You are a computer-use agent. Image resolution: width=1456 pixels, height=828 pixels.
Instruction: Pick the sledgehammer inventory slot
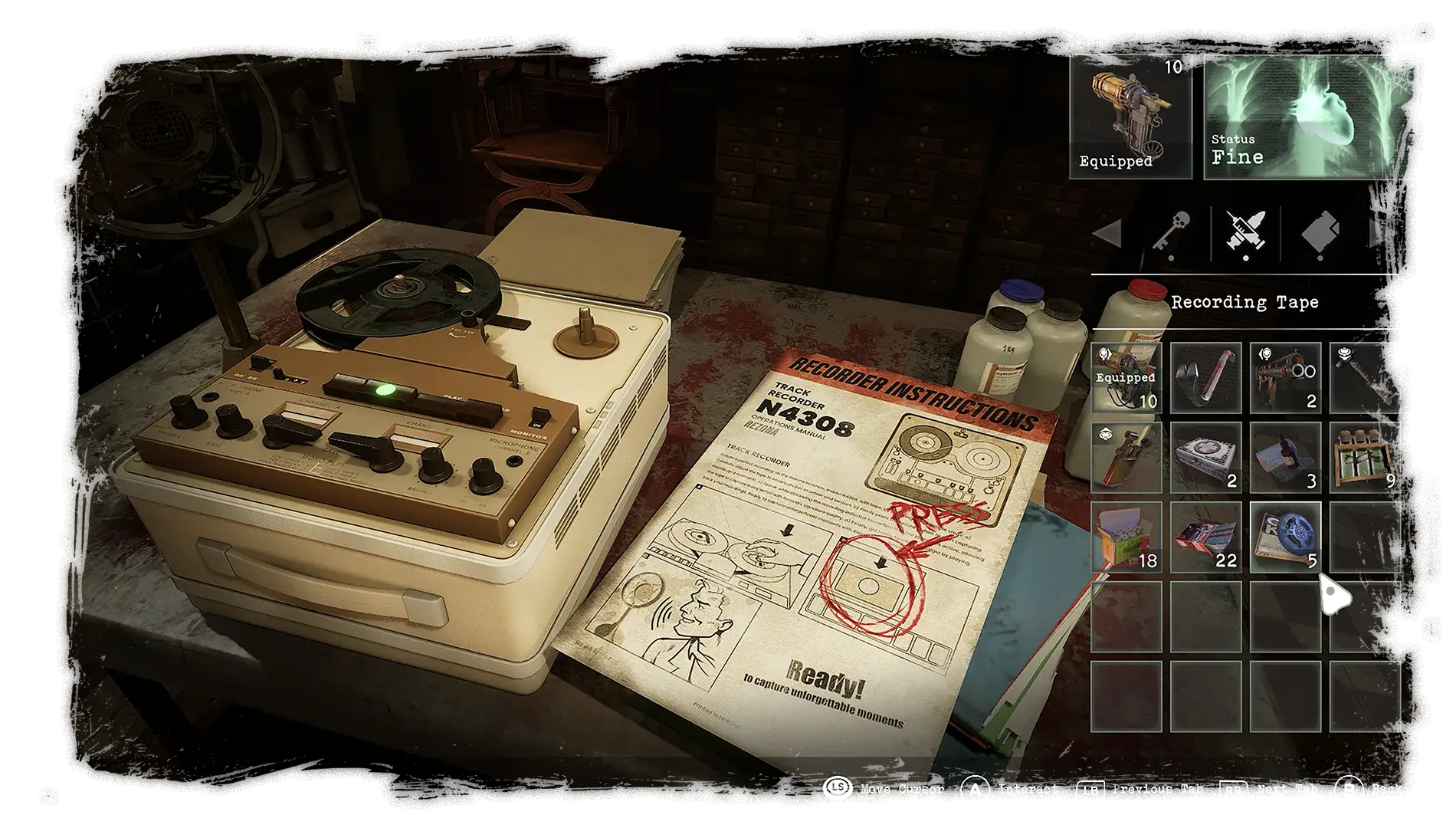(x=1365, y=378)
